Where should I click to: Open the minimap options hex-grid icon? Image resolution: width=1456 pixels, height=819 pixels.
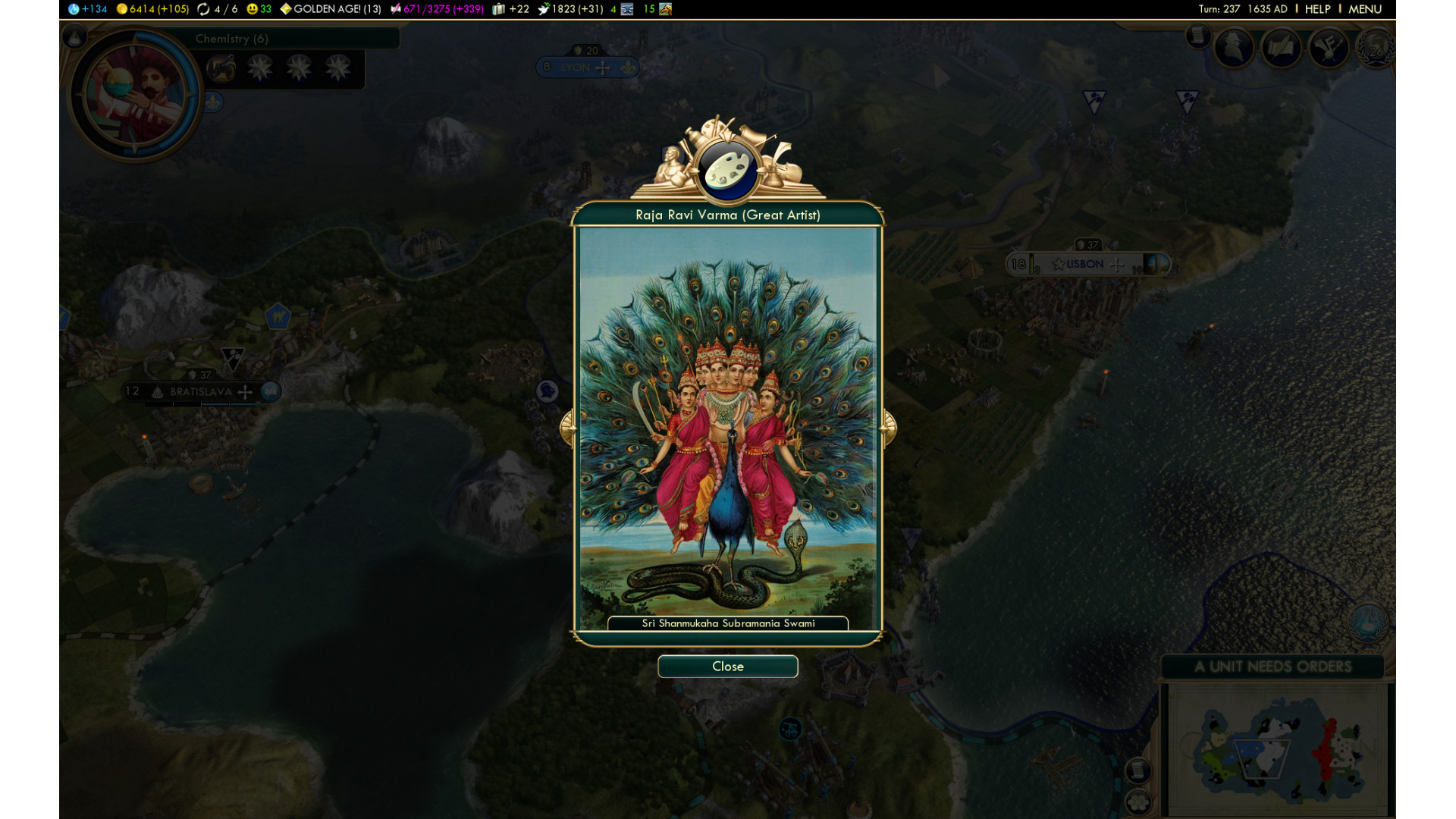pyautogui.click(x=1137, y=802)
